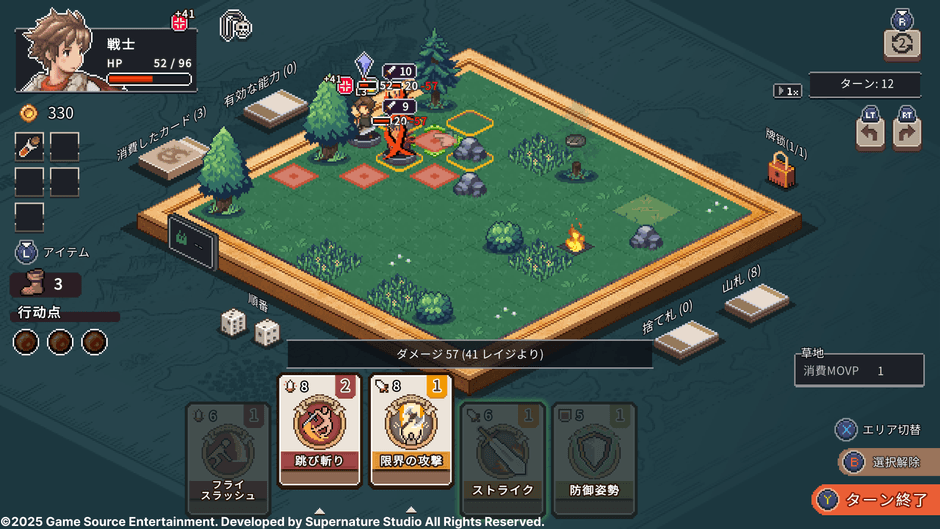Toggle the 1x game speed button

788,91
